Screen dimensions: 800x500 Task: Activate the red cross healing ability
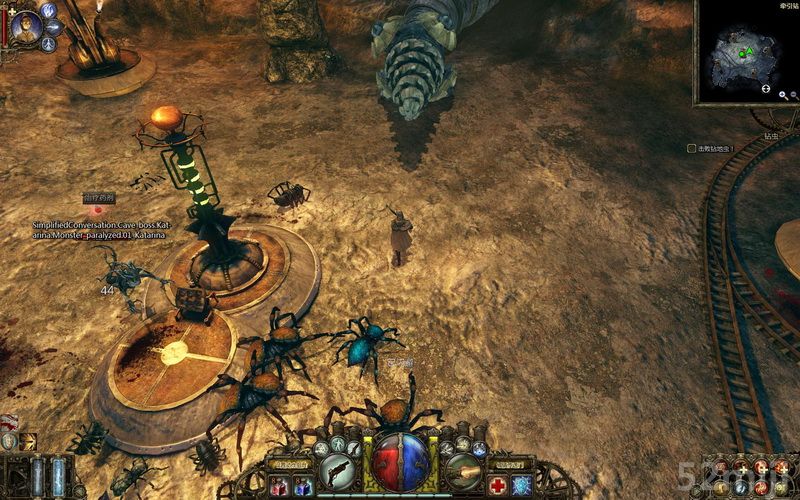pyautogui.click(x=497, y=485)
